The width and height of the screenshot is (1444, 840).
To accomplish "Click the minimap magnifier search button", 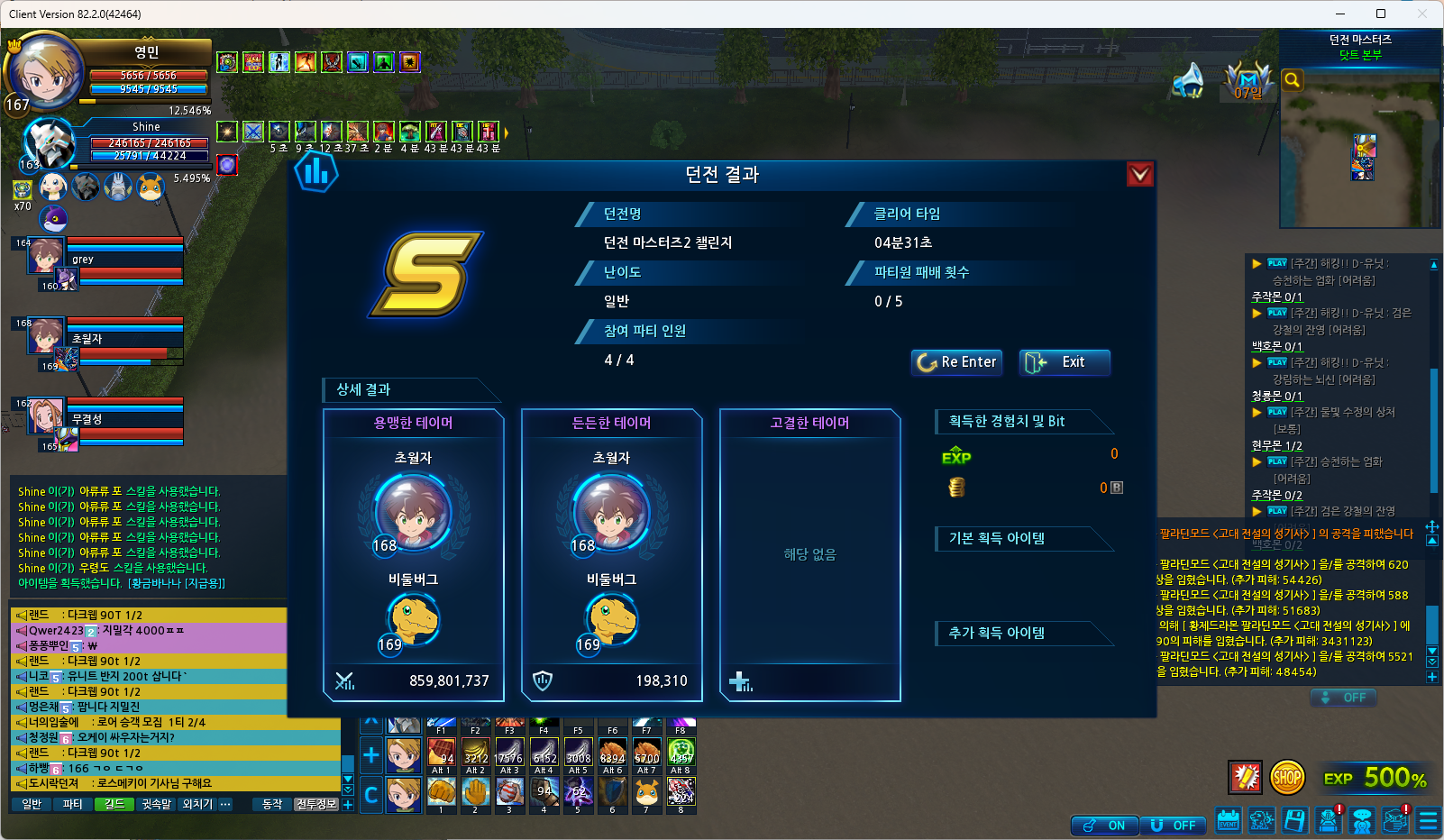I will point(1292,80).
